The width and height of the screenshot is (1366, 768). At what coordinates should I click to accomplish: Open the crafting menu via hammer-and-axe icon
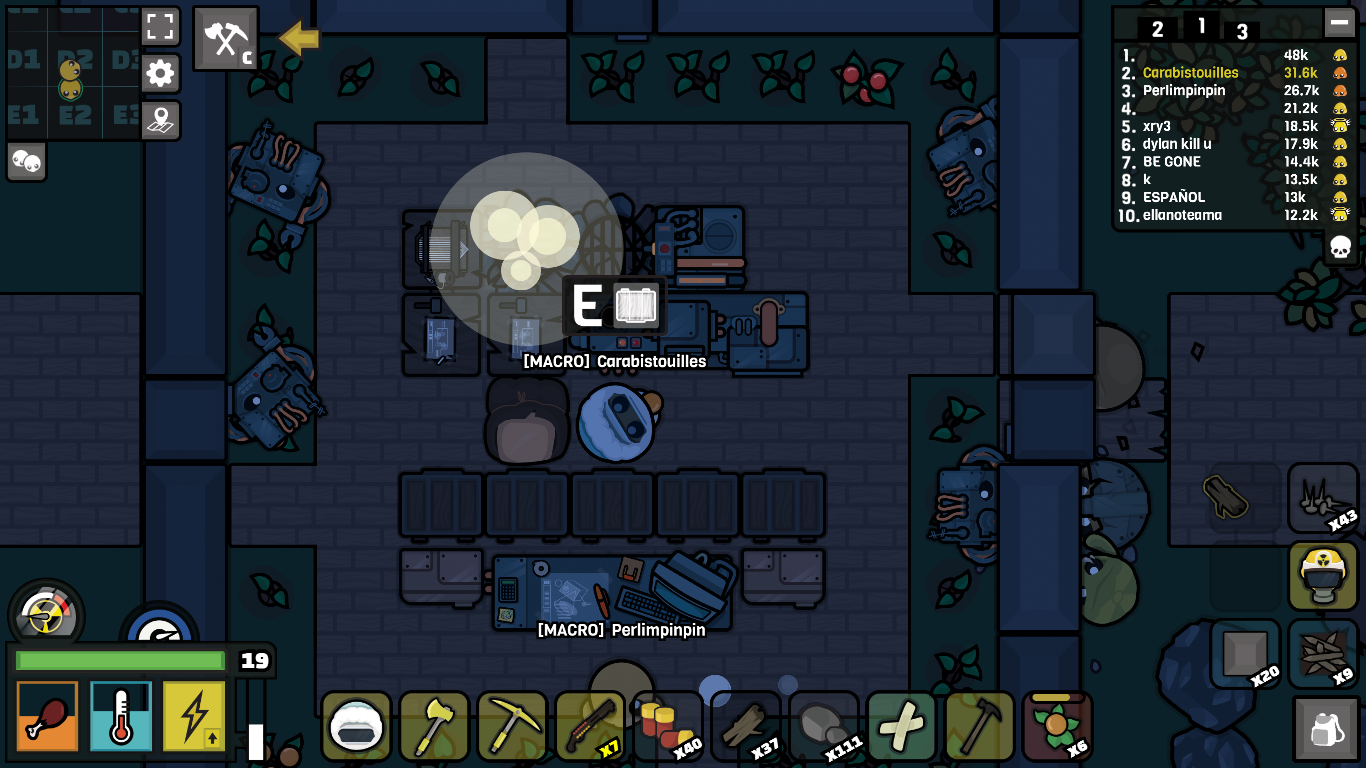tap(225, 39)
